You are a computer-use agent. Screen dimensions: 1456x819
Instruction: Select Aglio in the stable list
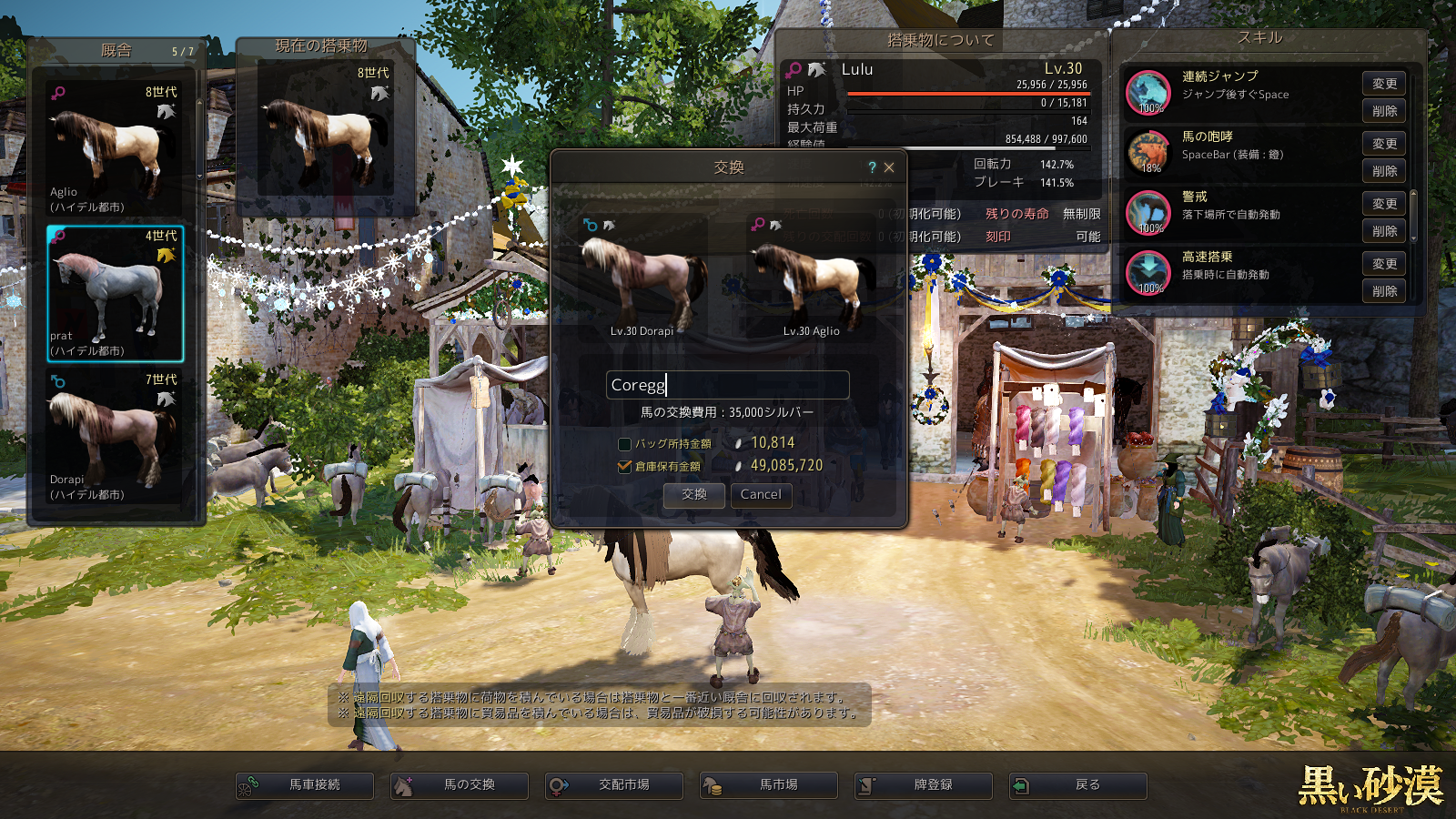click(x=115, y=150)
